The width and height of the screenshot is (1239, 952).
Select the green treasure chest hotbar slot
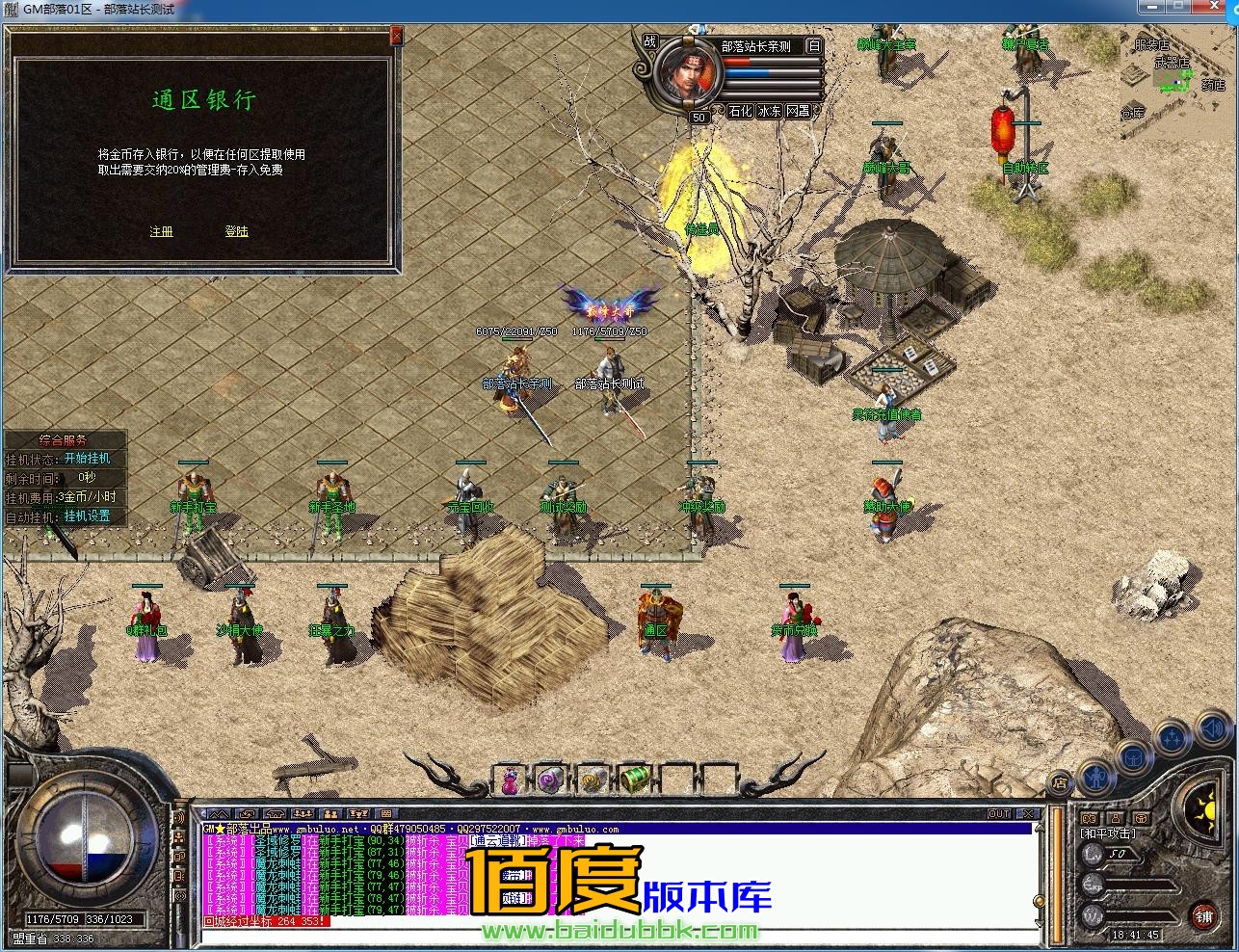(633, 780)
